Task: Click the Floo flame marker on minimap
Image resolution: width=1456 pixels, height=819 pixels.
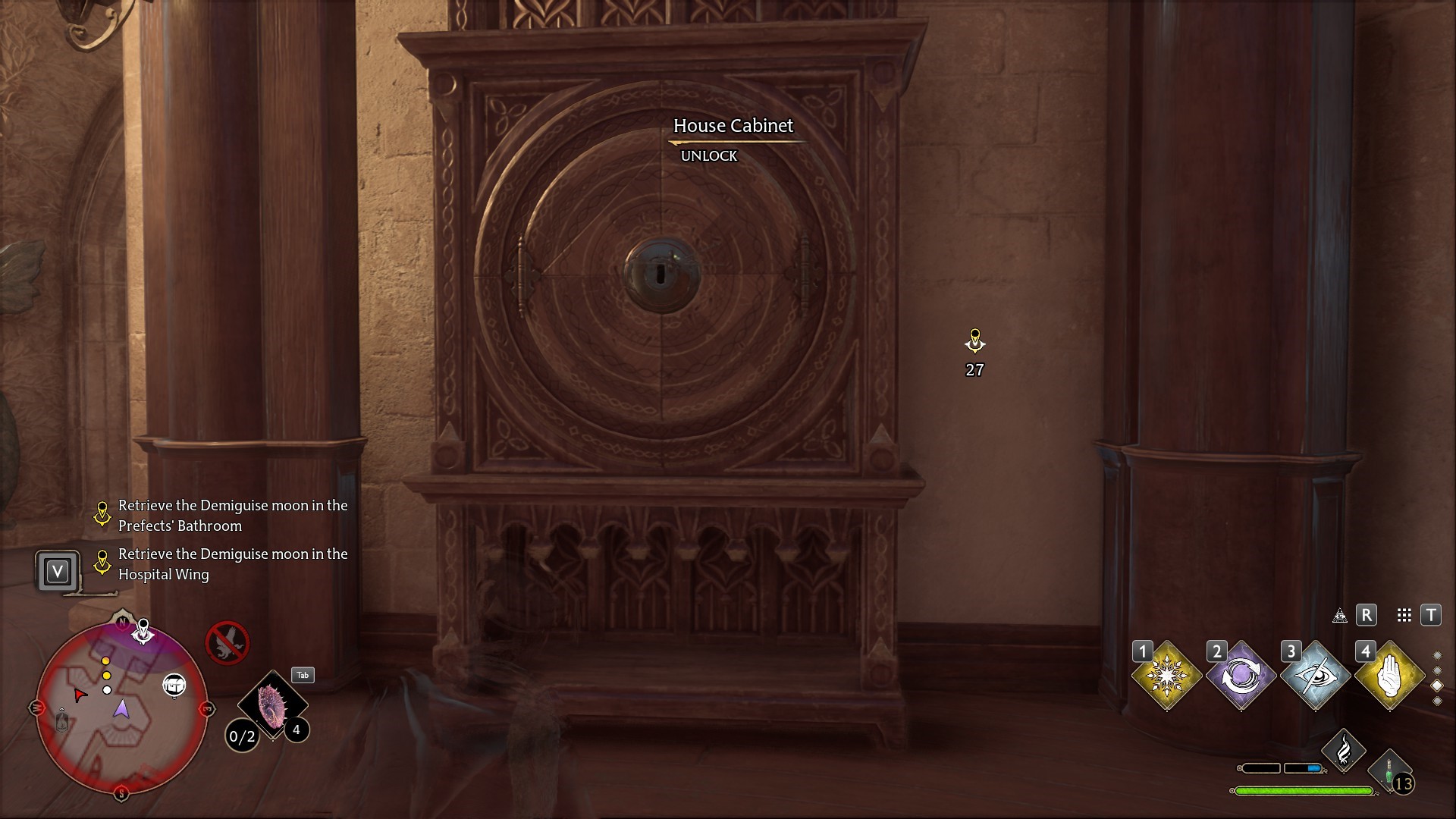Action: (62, 719)
